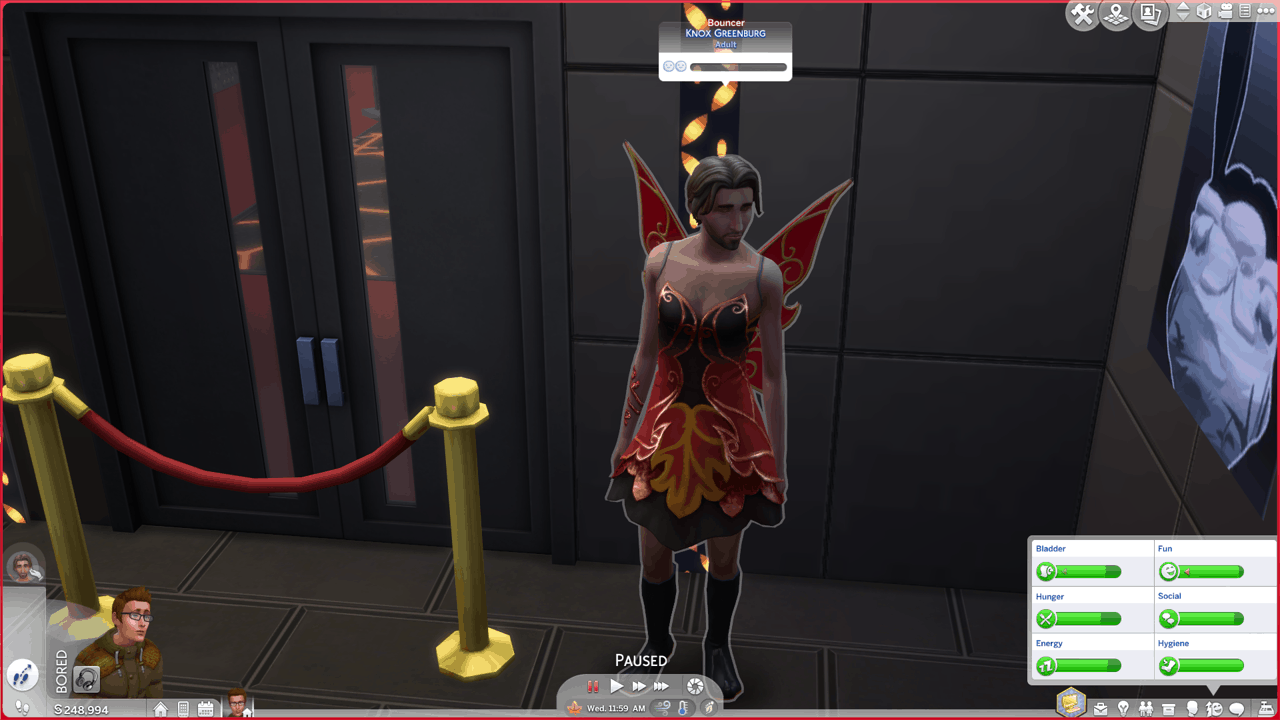Image resolution: width=1280 pixels, height=720 pixels.
Task: Take a screenshot with the aperture button
Action: 695,686
